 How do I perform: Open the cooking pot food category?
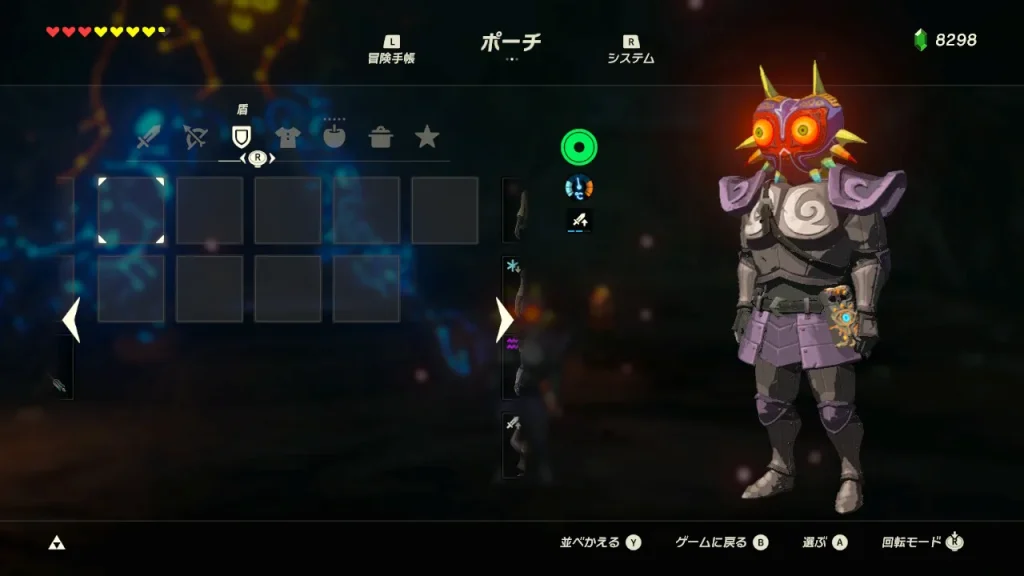[x=381, y=138]
